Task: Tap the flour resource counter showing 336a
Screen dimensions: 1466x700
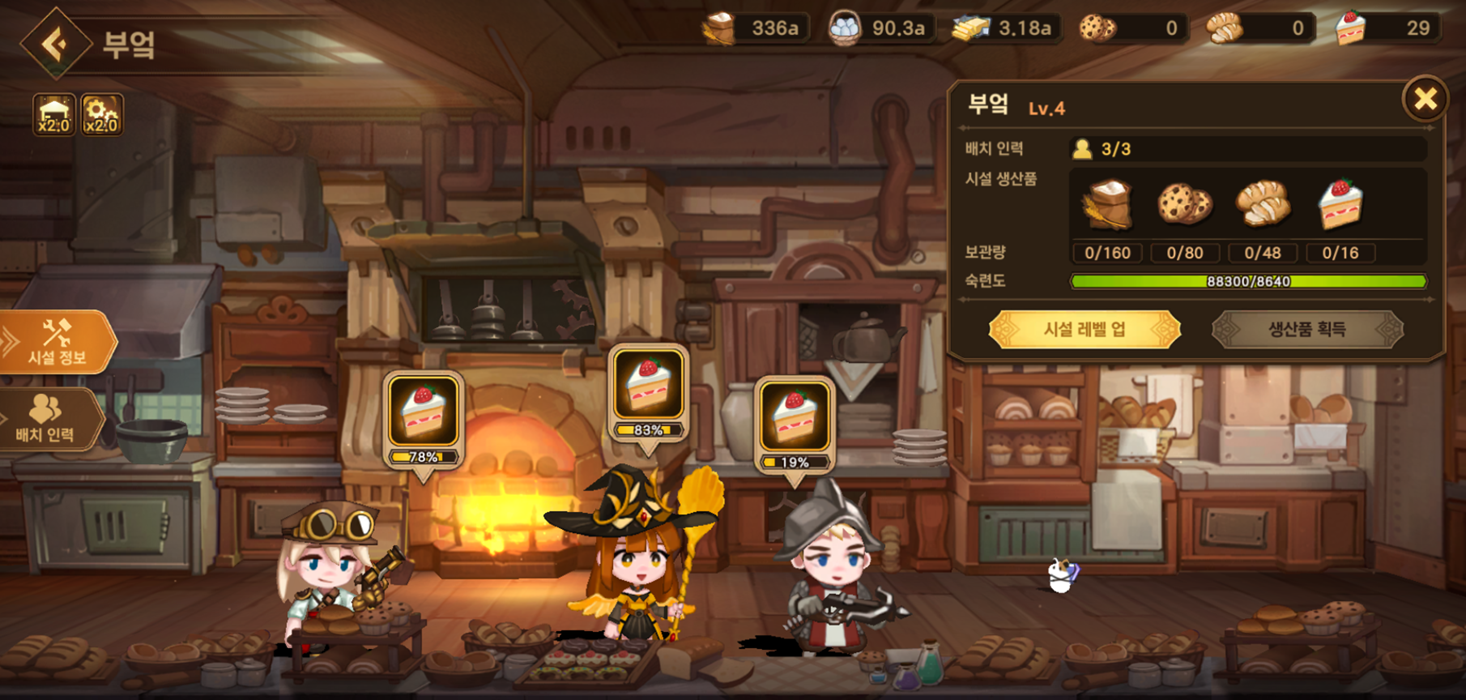Action: point(755,28)
